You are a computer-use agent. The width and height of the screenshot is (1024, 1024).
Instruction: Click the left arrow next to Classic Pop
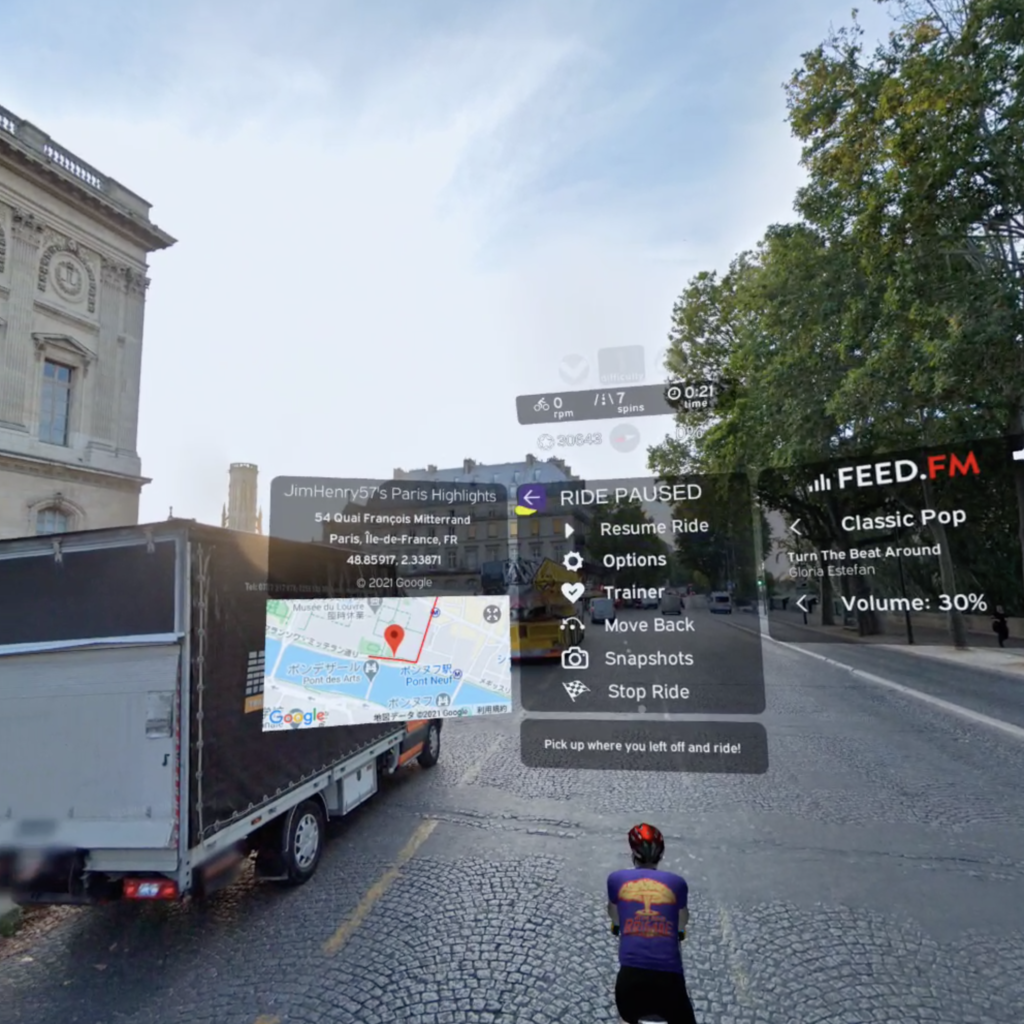[x=796, y=526]
